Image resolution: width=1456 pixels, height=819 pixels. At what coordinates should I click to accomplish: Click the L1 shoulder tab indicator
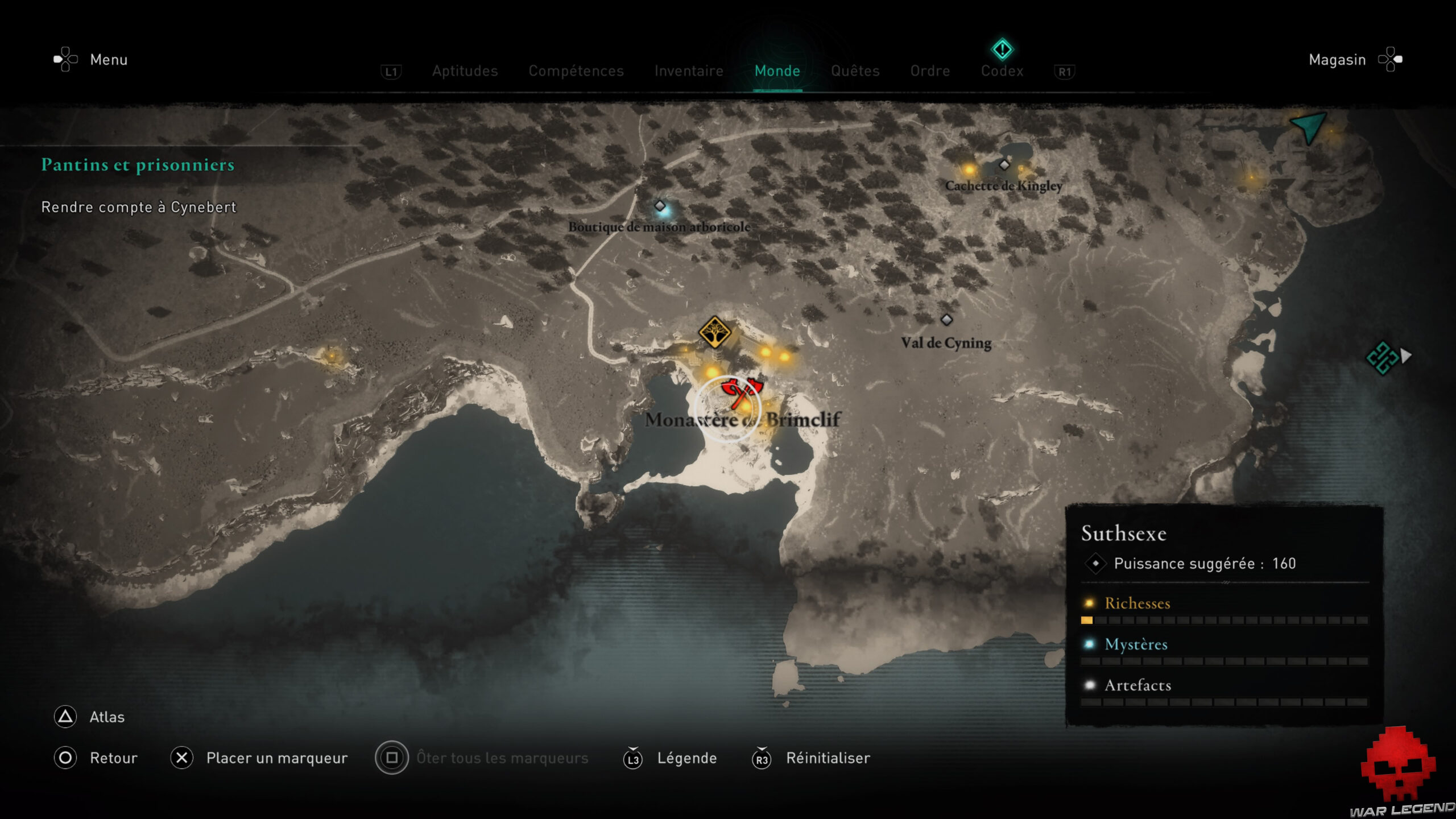tap(392, 71)
